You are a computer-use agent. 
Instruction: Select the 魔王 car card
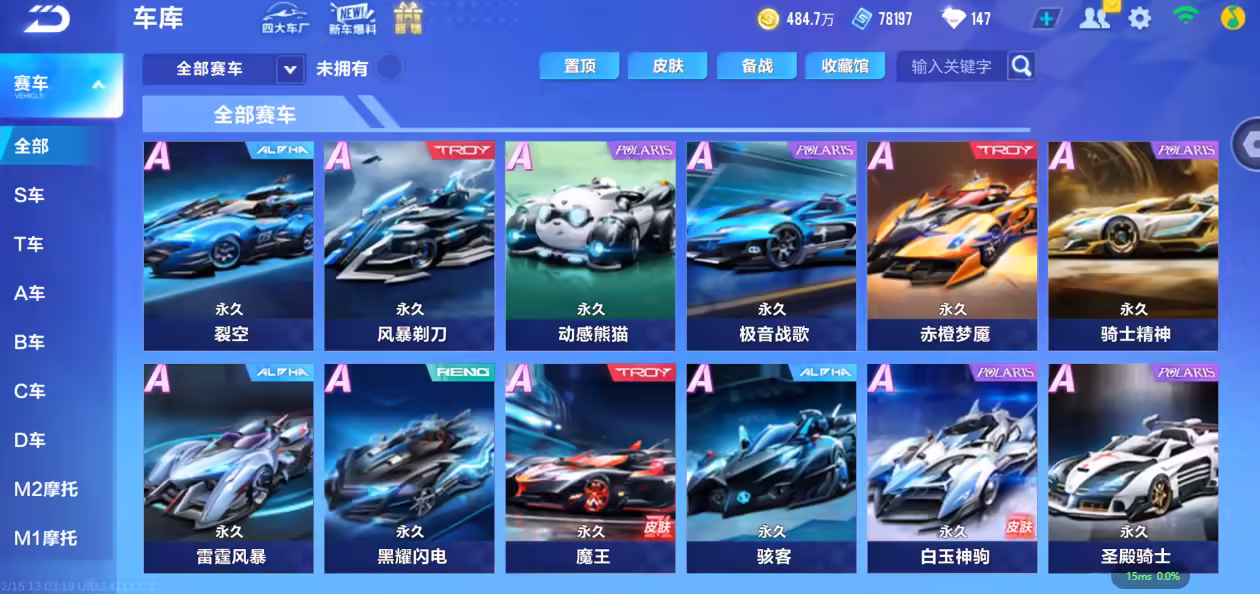coord(590,467)
